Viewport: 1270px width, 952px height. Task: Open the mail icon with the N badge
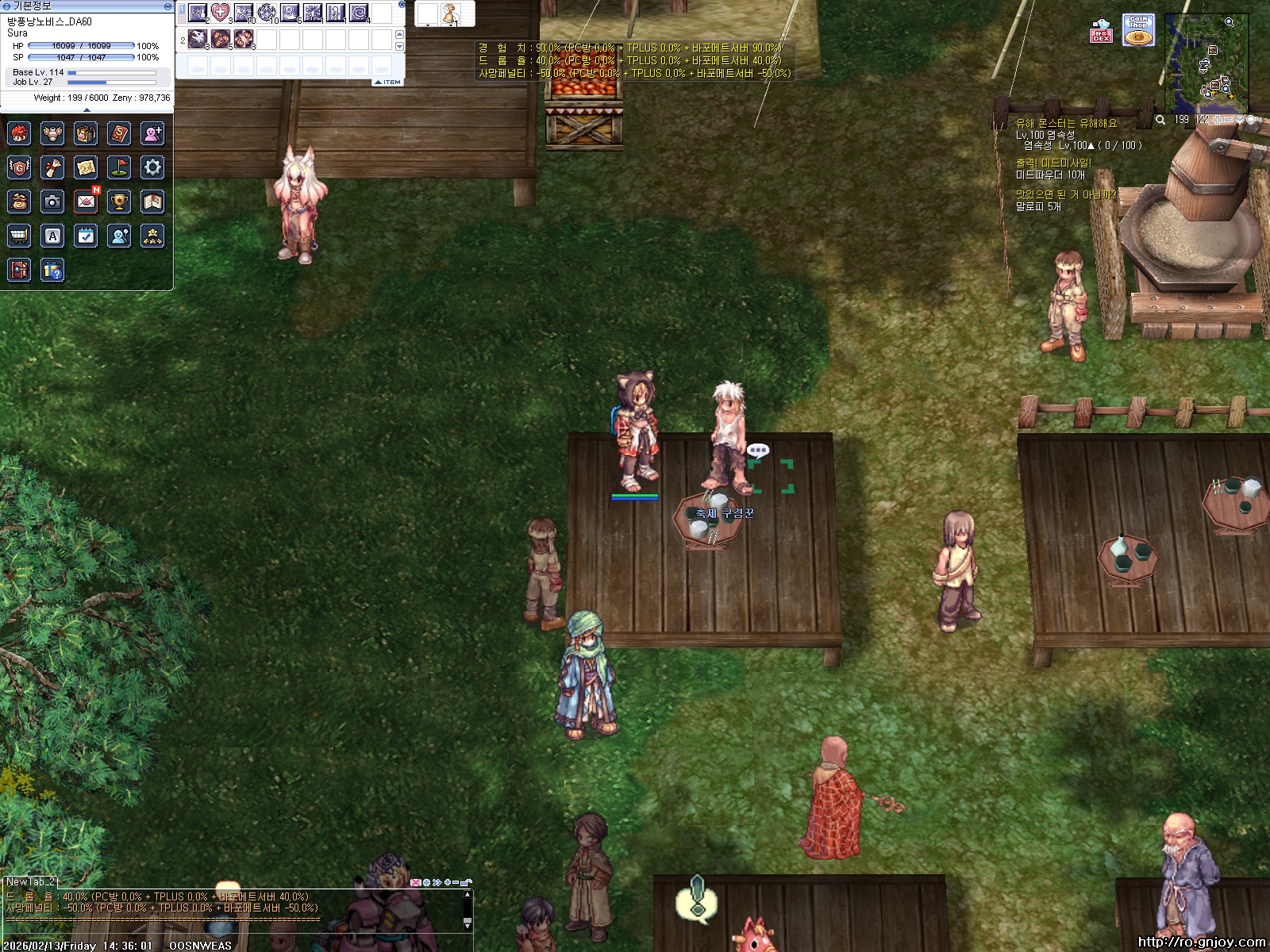click(x=86, y=202)
